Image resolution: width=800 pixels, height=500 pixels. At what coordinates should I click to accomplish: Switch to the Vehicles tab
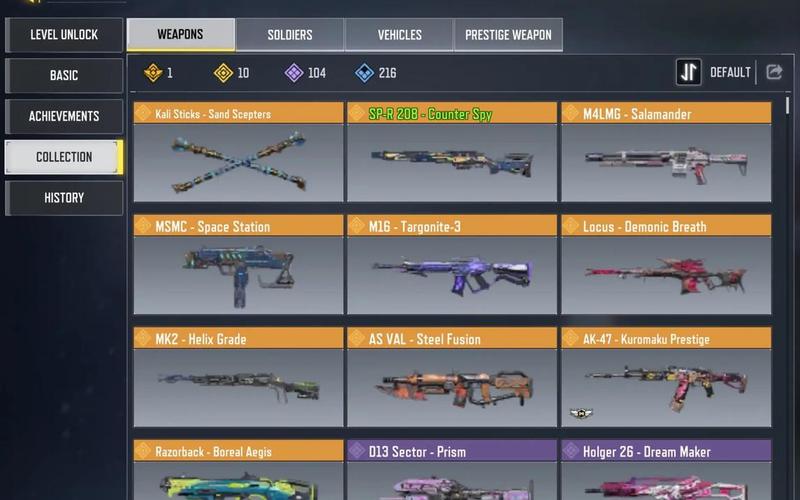click(x=399, y=35)
